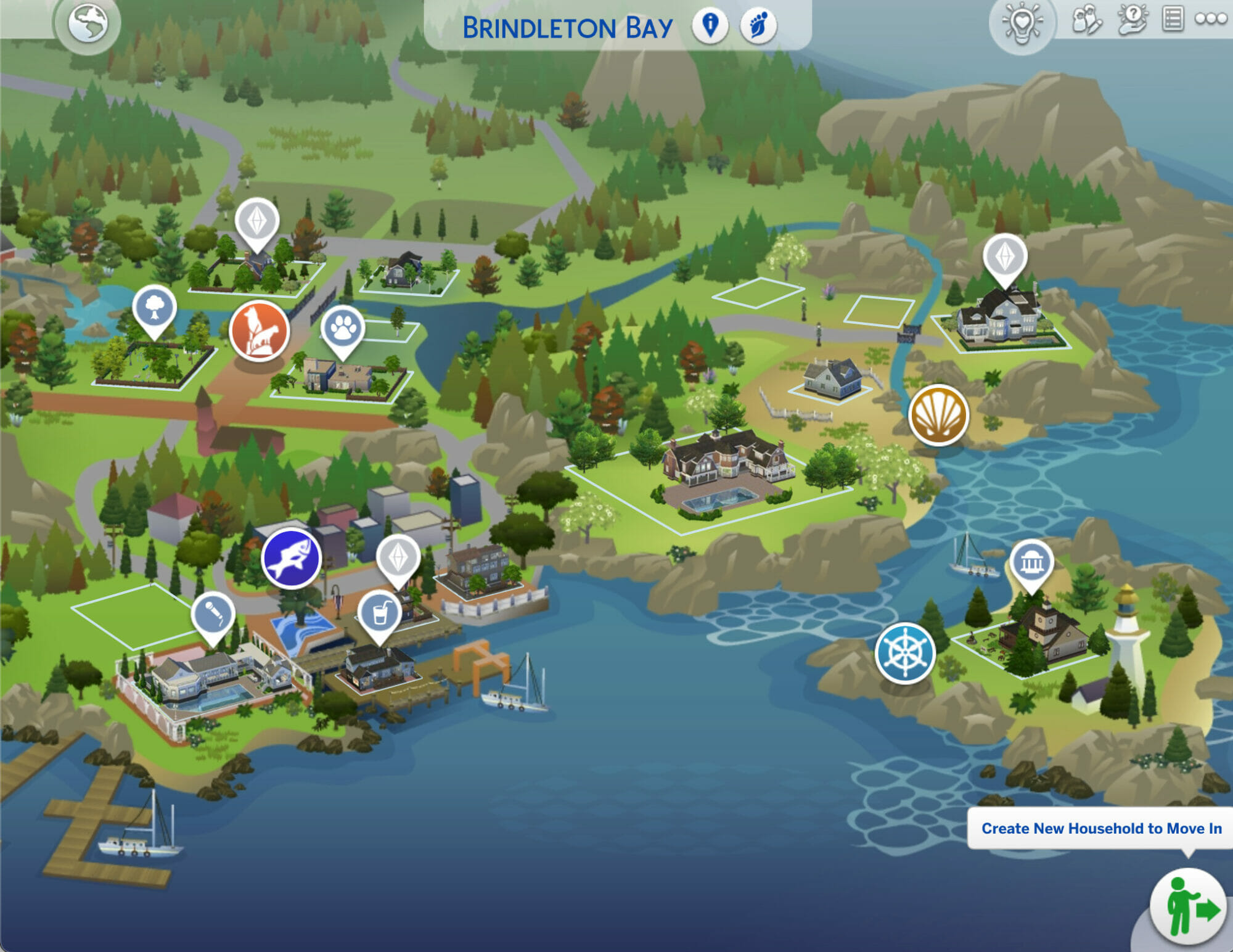
Task: Open the list panel icon
Action: (1173, 19)
